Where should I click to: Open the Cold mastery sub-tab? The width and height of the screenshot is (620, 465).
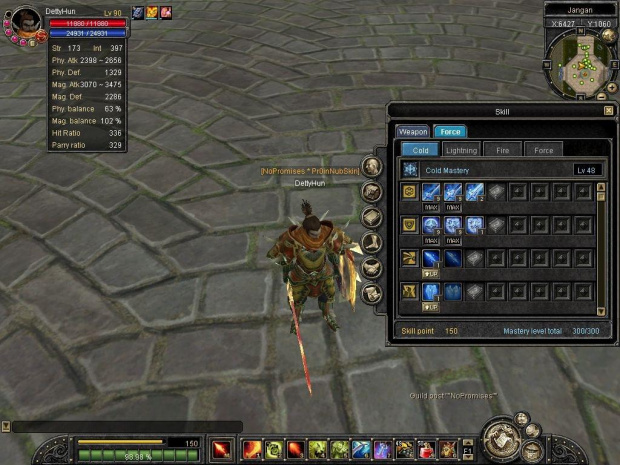click(421, 150)
